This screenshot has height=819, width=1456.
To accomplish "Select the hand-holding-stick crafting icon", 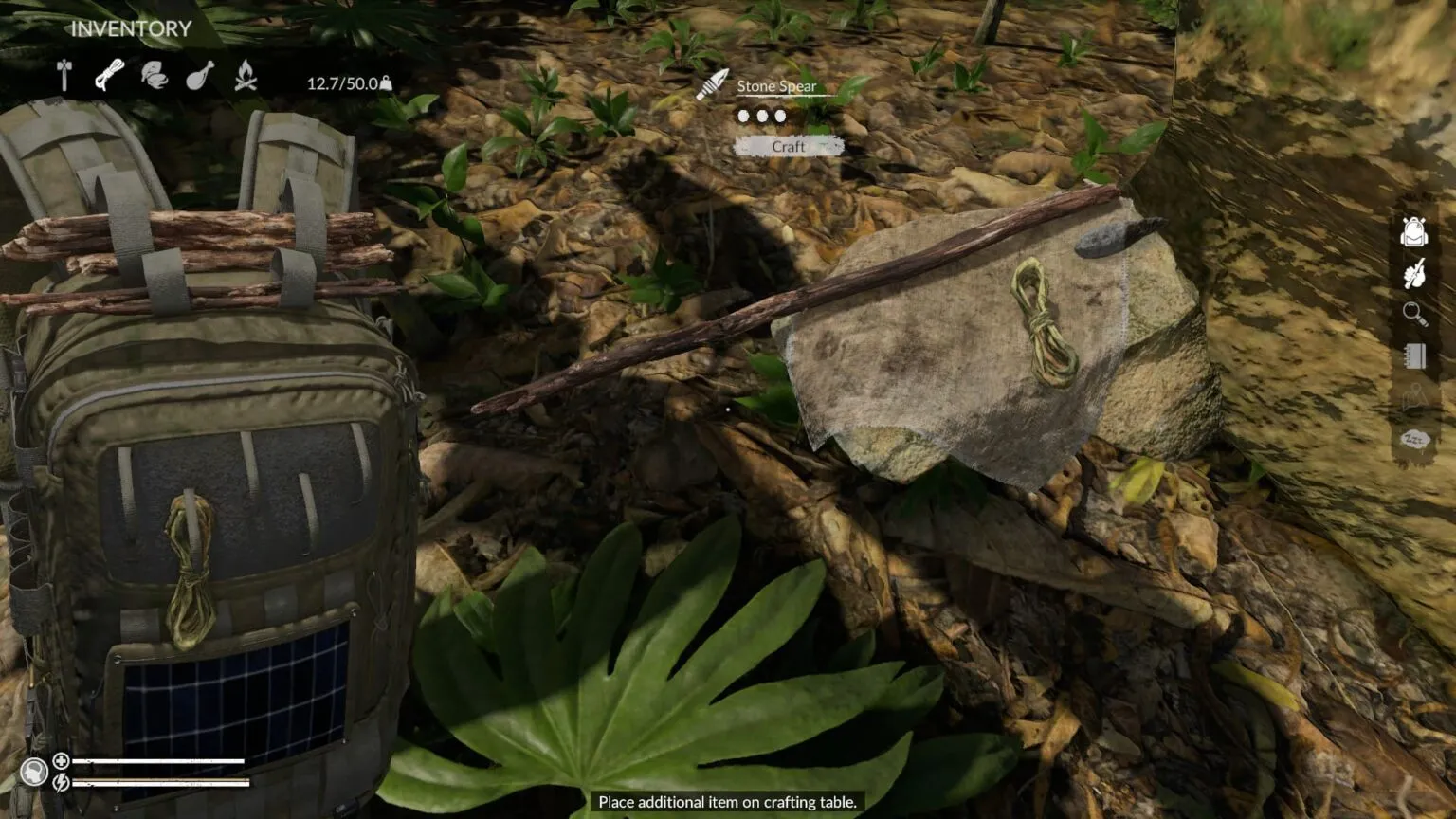I will point(1413,273).
